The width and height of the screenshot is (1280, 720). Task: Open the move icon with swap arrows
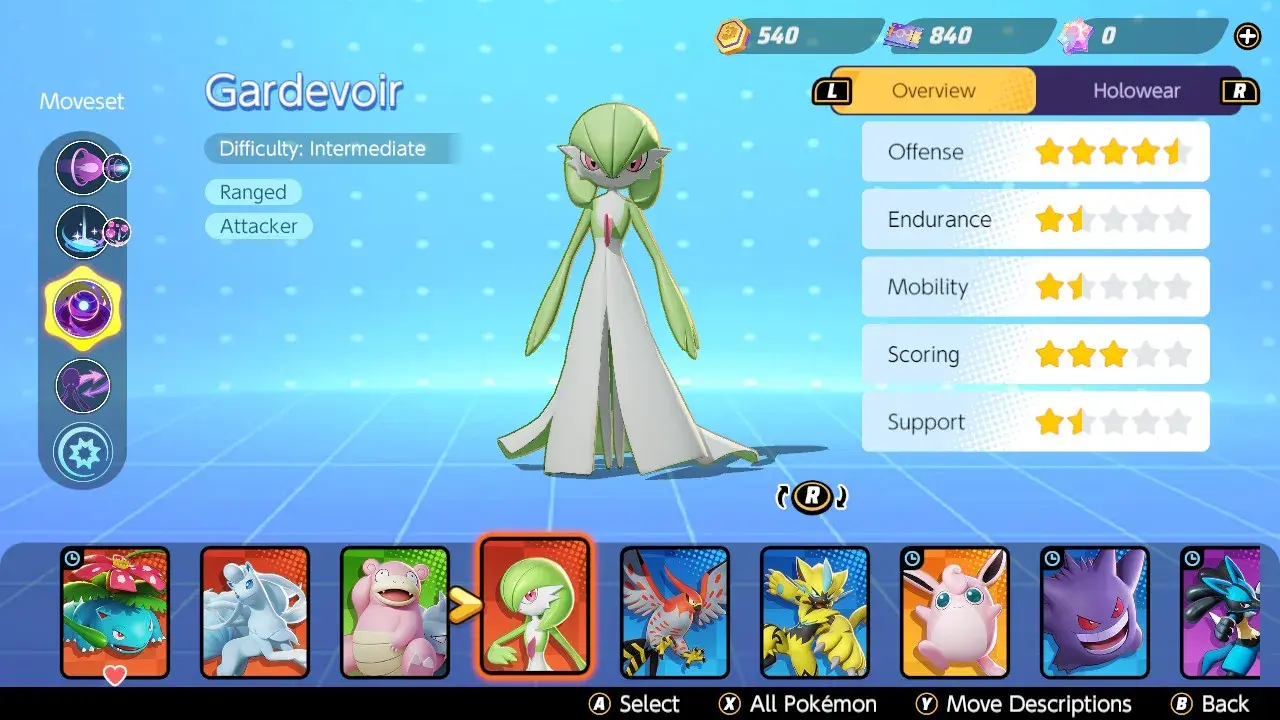(82, 385)
